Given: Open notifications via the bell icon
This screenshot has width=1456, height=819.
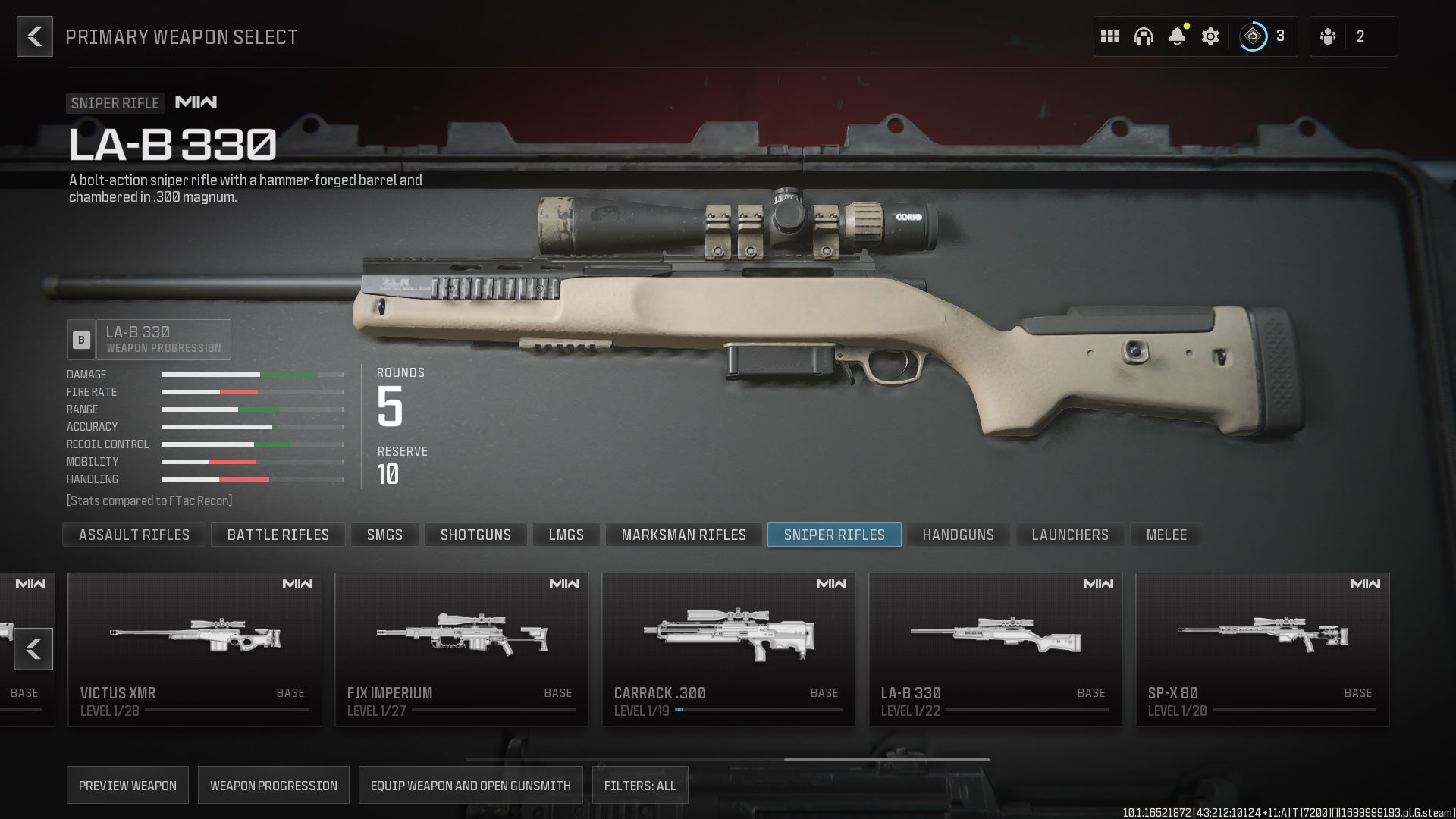Looking at the screenshot, I should tap(1178, 36).
